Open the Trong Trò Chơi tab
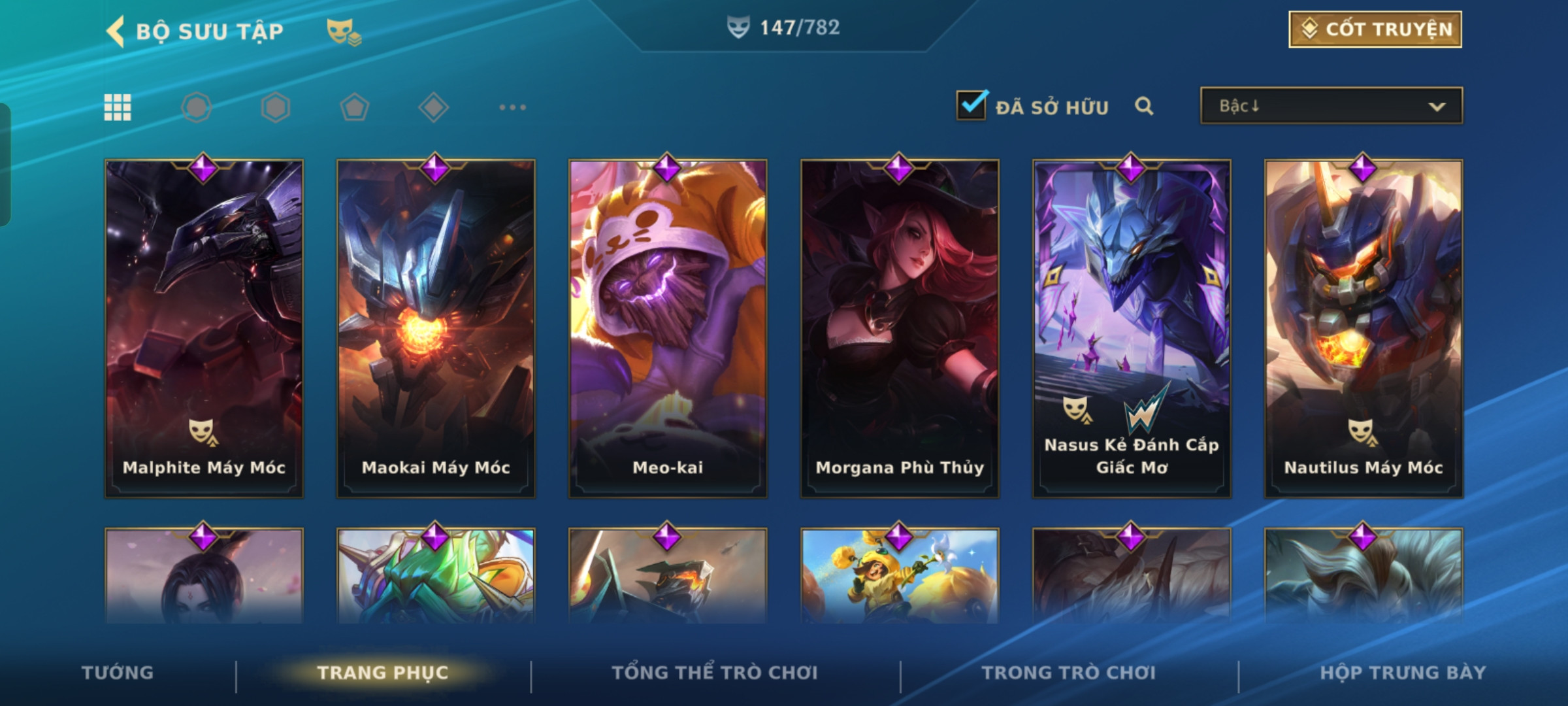The image size is (1568, 706). (1068, 673)
